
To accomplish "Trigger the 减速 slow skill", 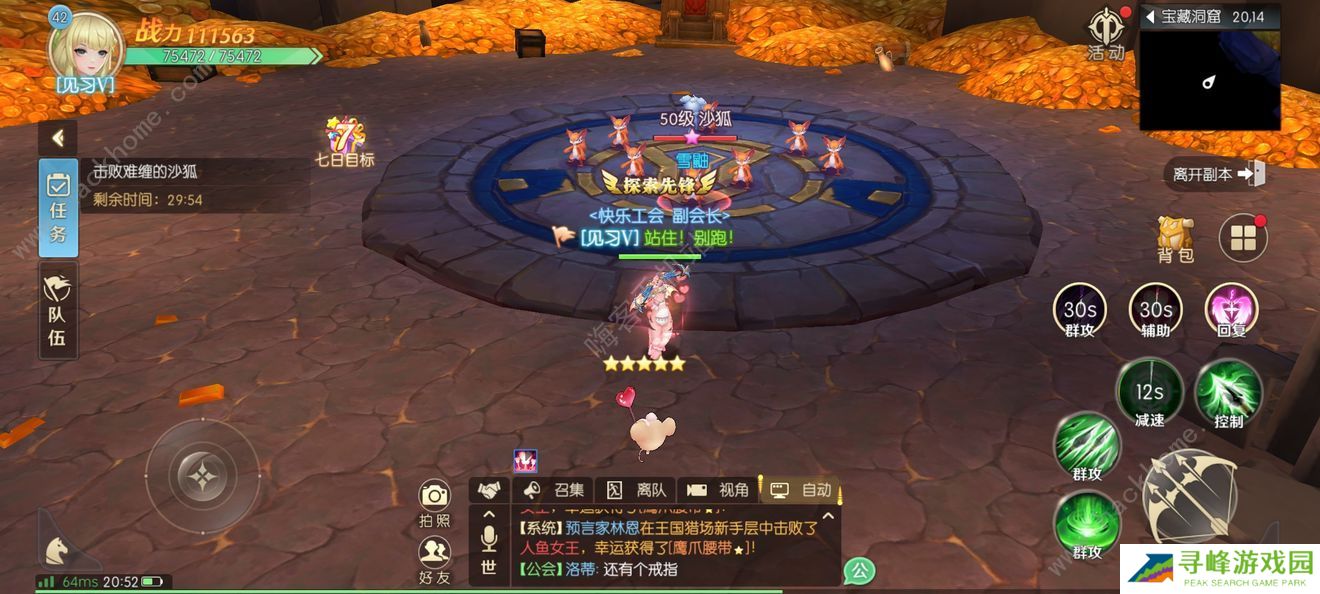I will click(x=1149, y=393).
